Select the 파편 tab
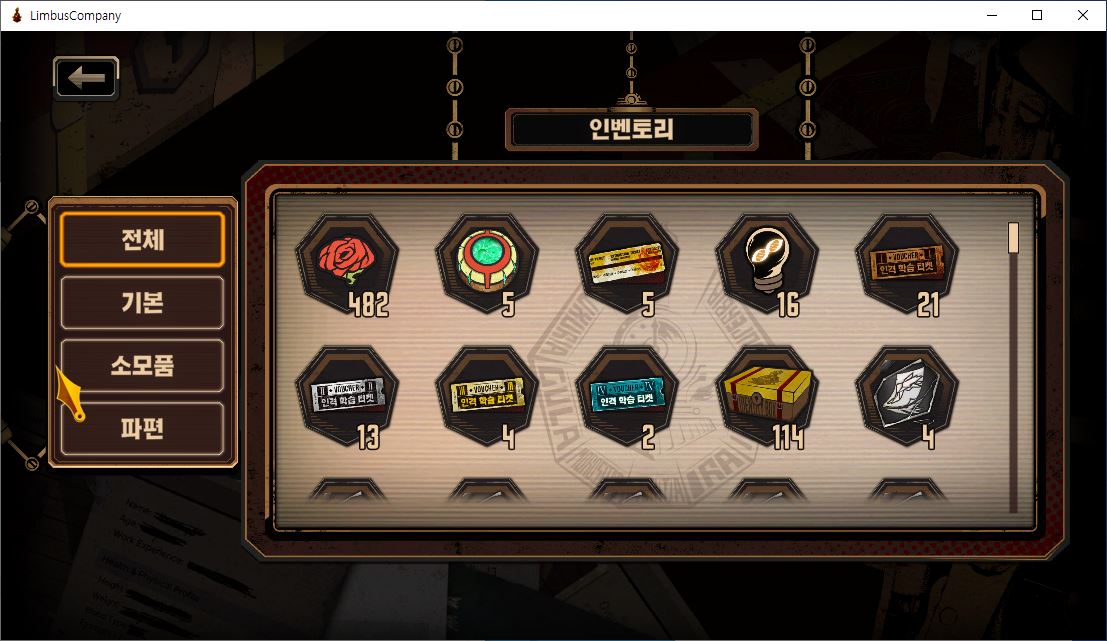The image size is (1107, 641). pos(142,429)
